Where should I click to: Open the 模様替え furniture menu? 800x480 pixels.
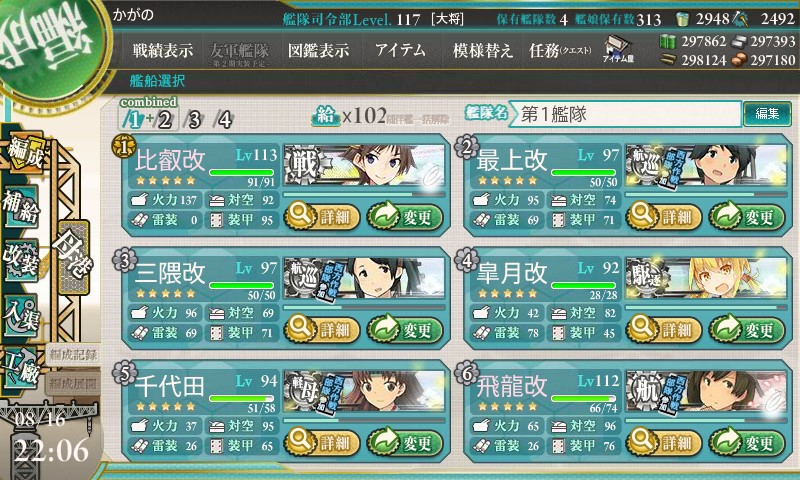point(482,51)
